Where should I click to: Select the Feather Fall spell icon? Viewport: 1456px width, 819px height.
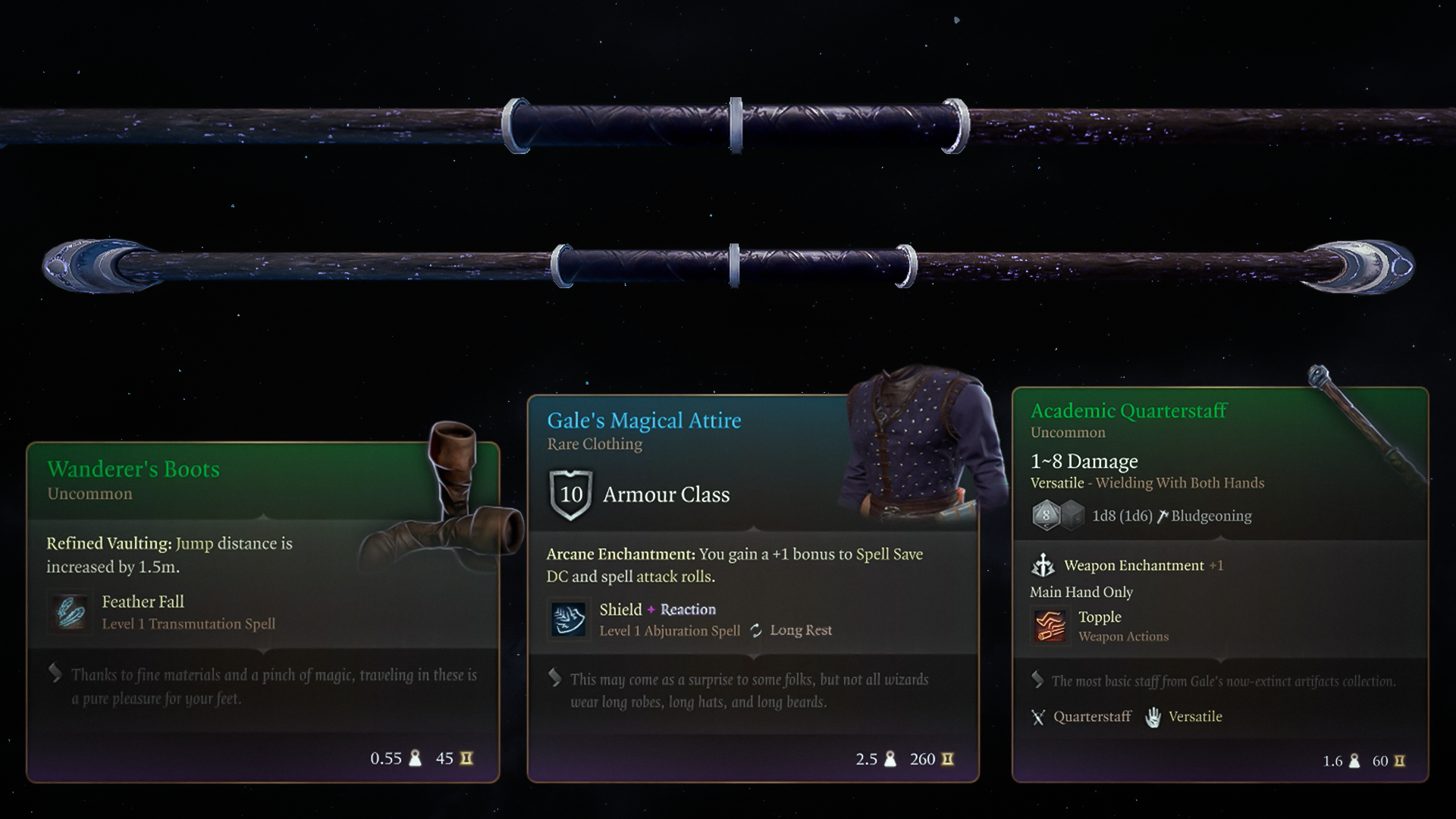(71, 612)
